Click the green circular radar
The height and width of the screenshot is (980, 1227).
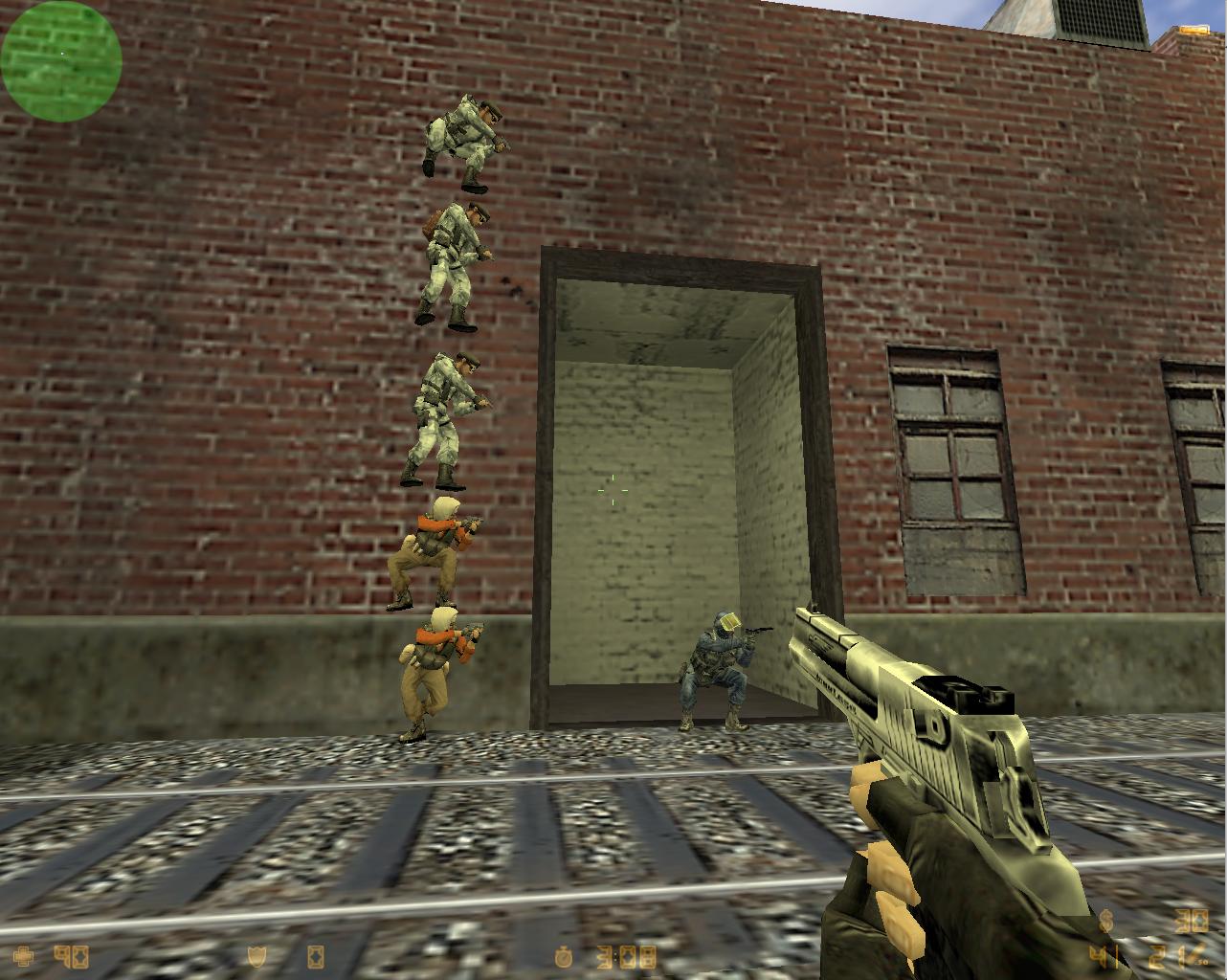click(61, 59)
